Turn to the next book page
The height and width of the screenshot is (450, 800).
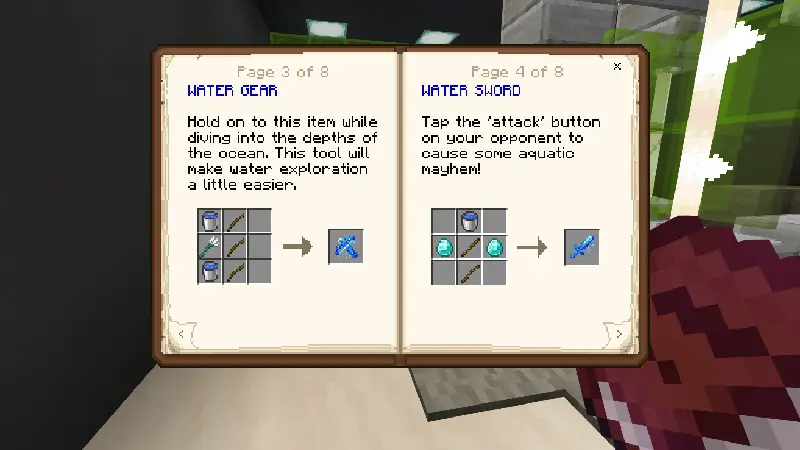(619, 333)
